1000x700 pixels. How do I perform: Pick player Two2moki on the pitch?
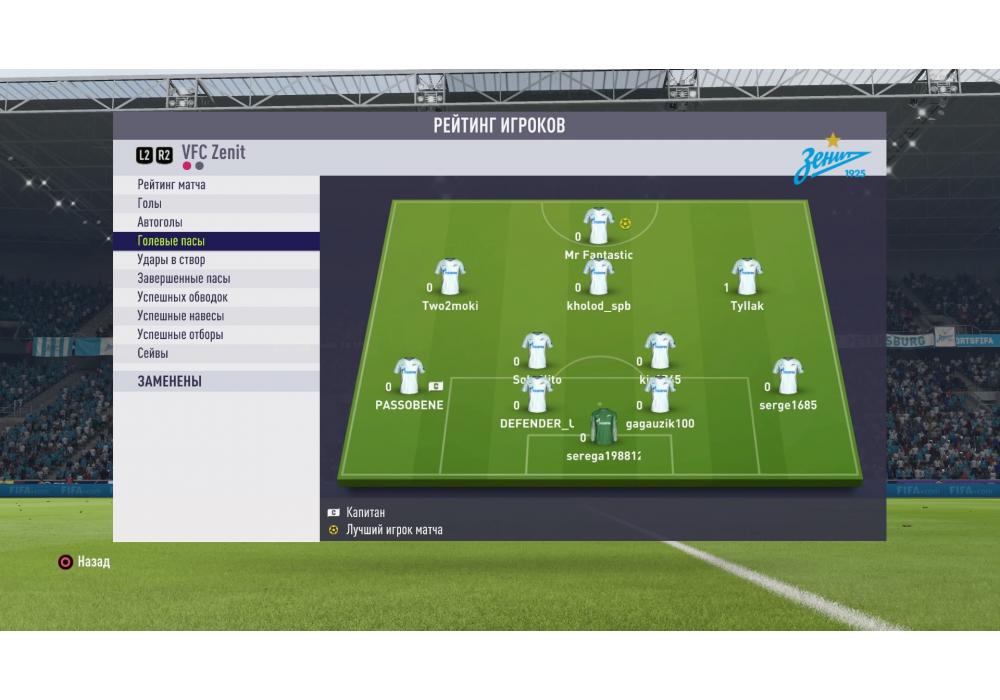pos(450,277)
